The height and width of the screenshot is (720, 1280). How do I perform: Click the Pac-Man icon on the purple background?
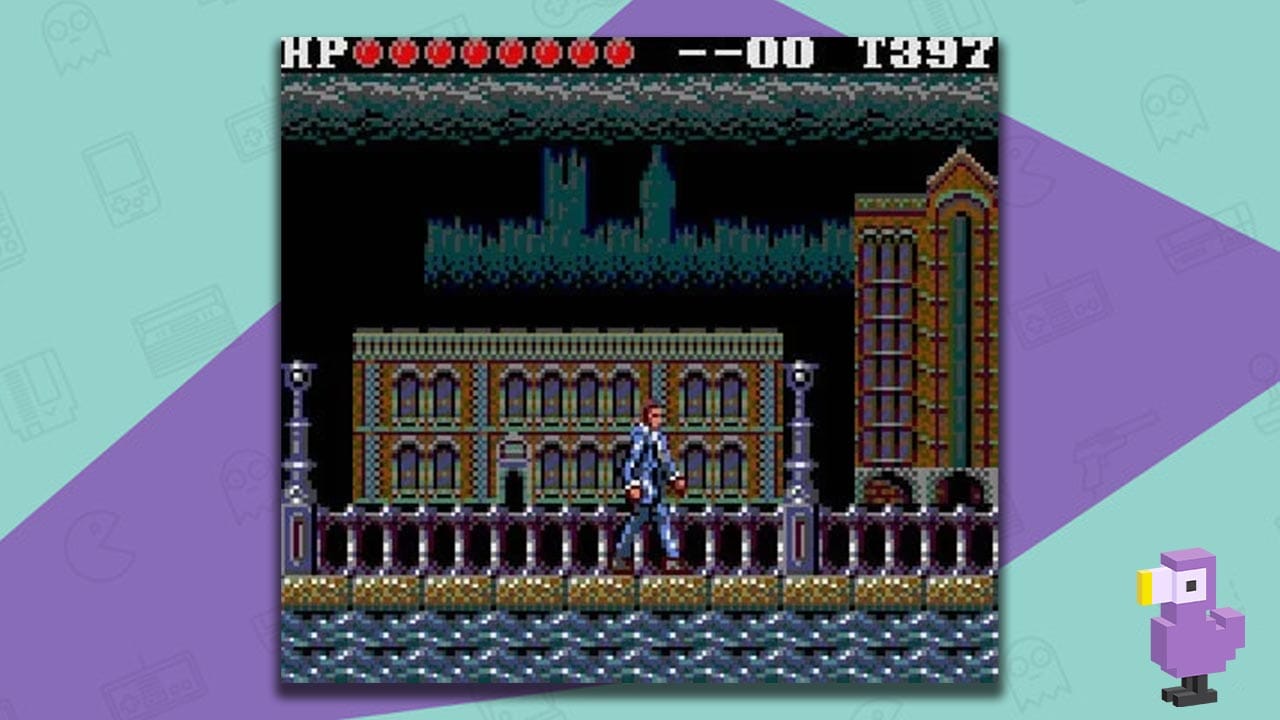(100, 545)
